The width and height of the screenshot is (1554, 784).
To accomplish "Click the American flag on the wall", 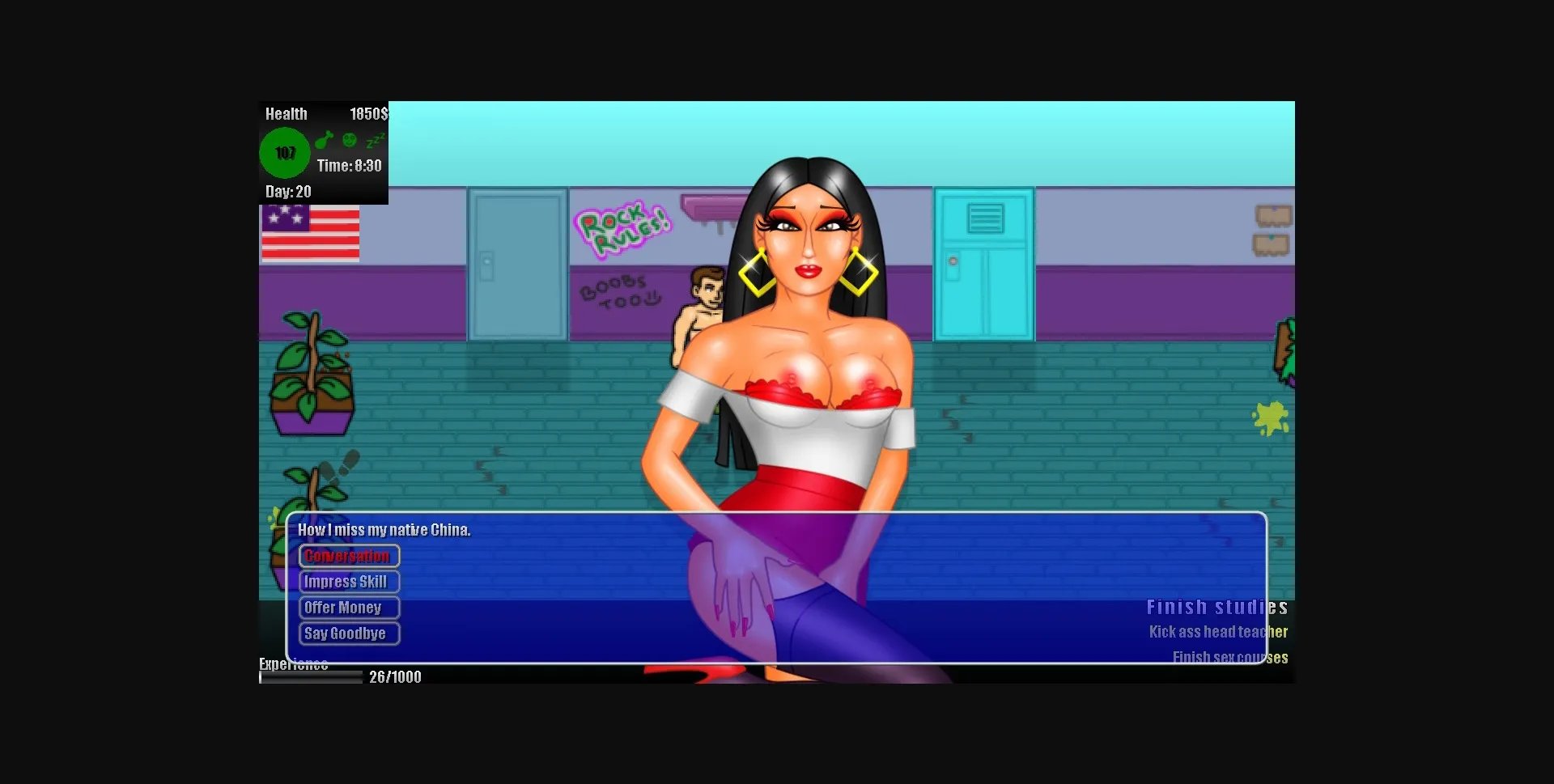I will click(x=309, y=234).
